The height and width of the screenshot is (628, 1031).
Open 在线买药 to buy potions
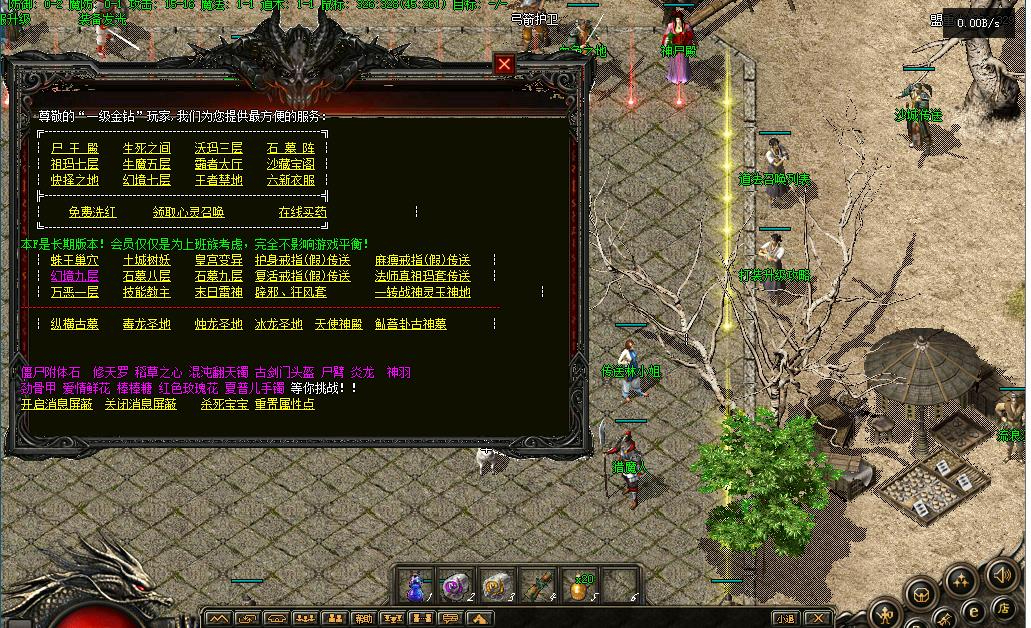pyautogui.click(x=302, y=212)
